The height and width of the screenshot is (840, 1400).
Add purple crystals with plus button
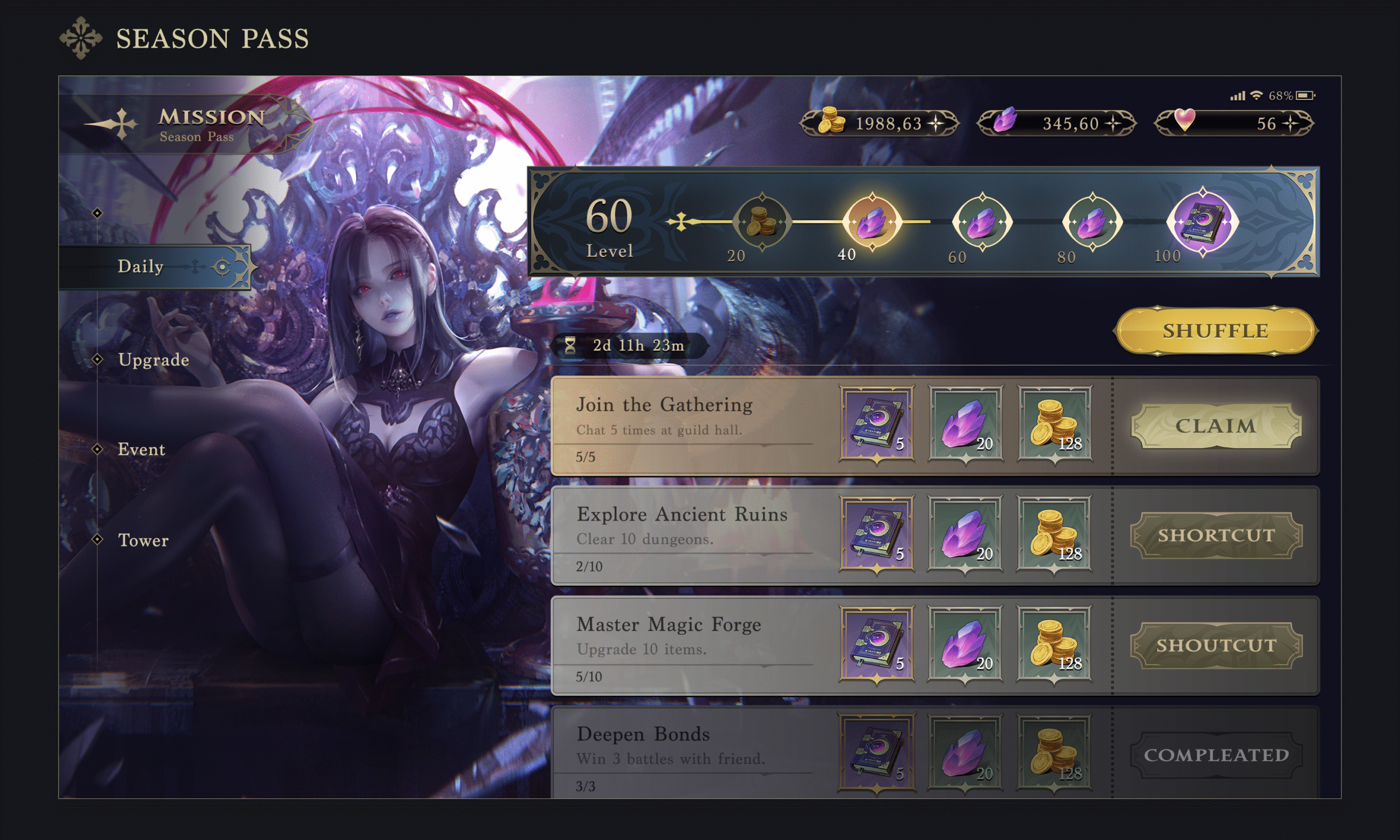pyautogui.click(x=1113, y=124)
